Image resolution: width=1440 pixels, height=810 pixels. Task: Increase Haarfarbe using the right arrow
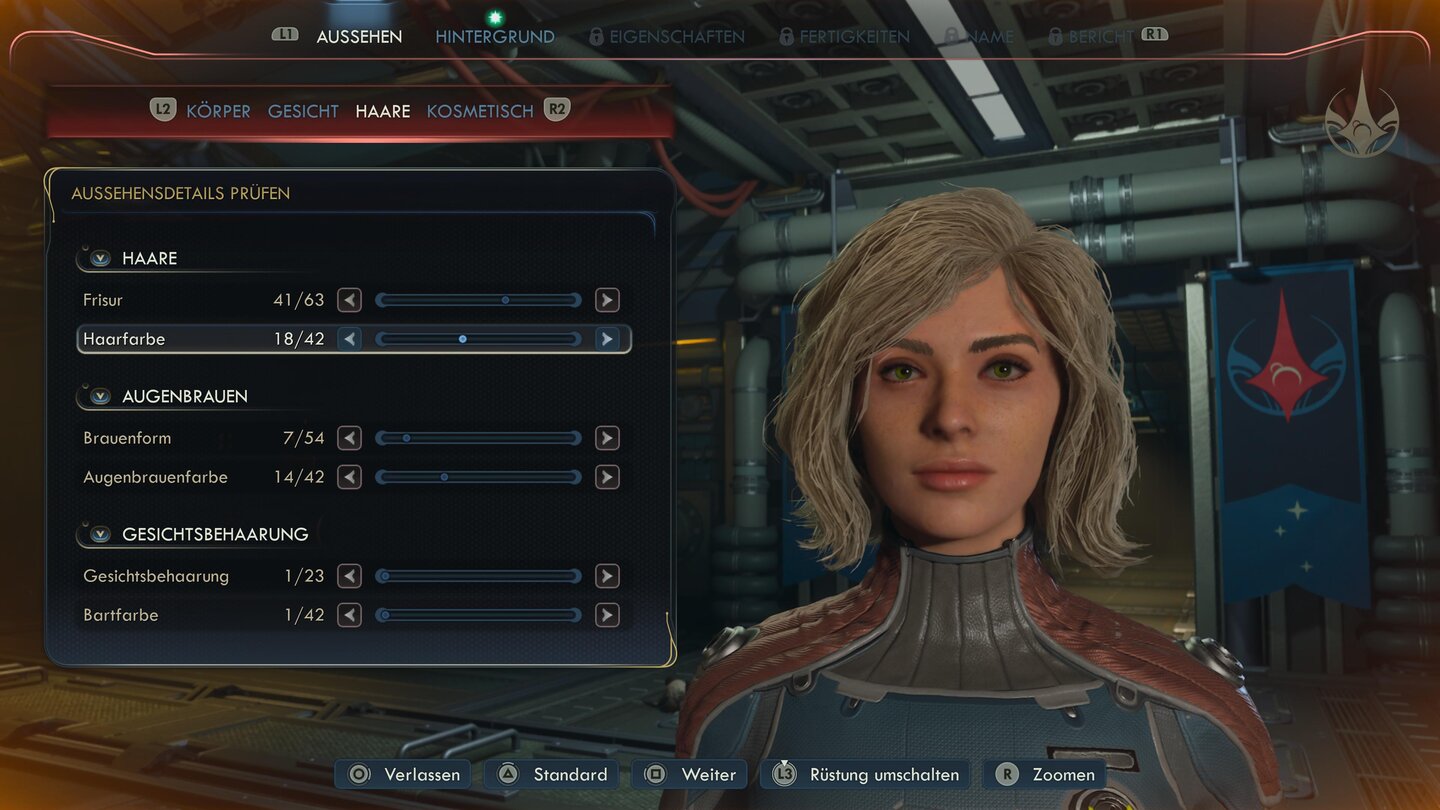coord(607,339)
